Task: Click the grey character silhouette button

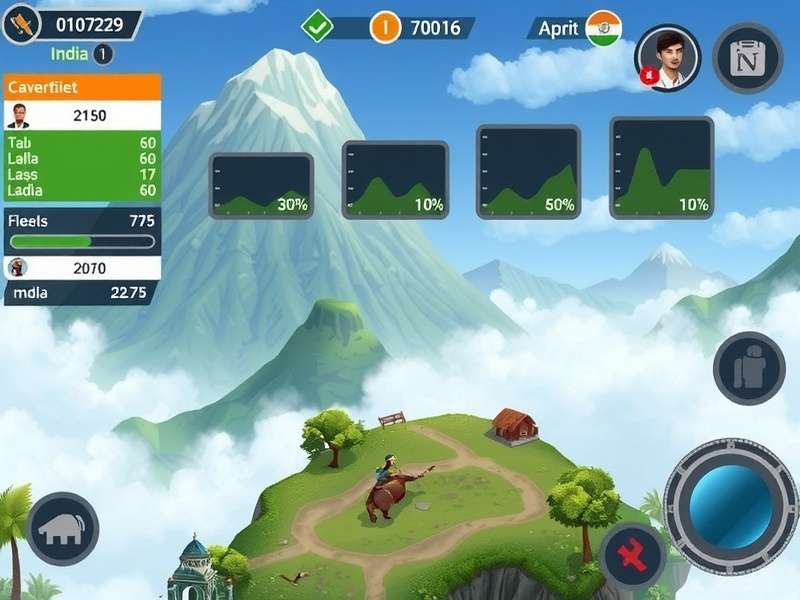Action: [748, 370]
